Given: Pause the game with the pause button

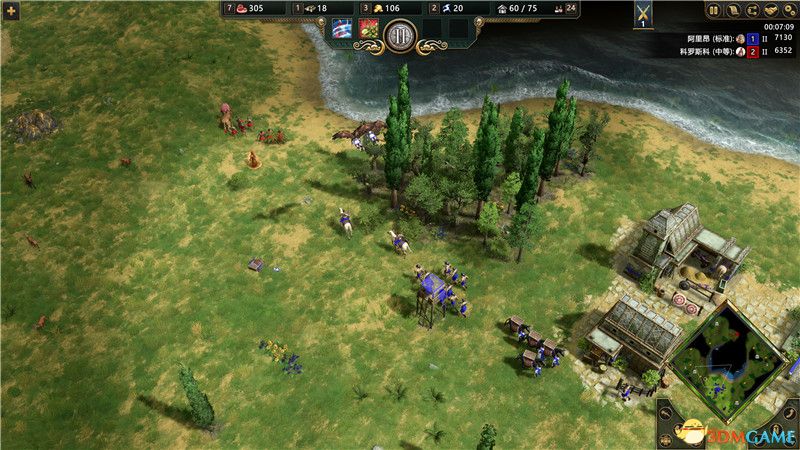Looking at the screenshot, I should (714, 10).
